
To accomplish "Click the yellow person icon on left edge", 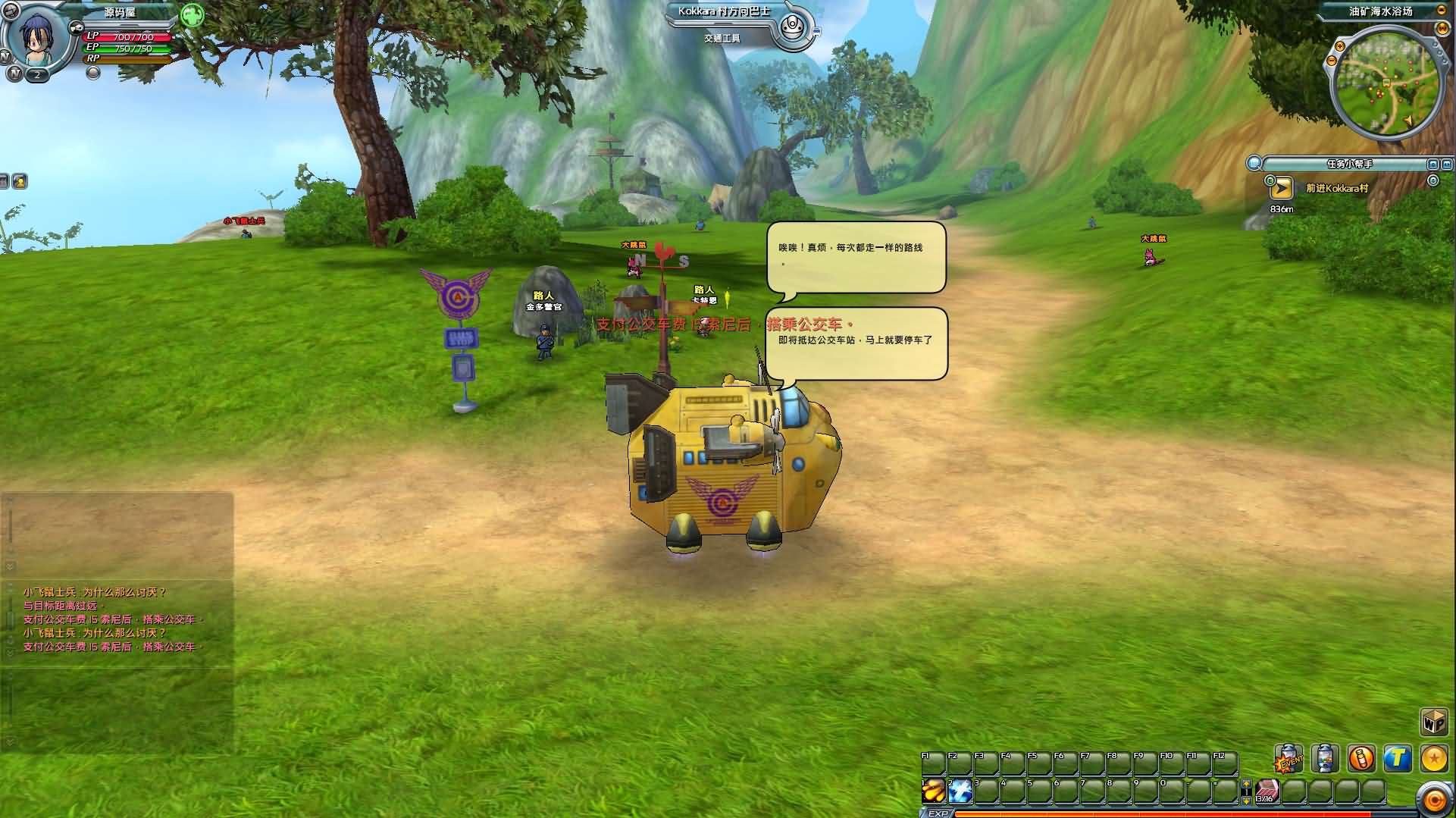I will 19,181.
